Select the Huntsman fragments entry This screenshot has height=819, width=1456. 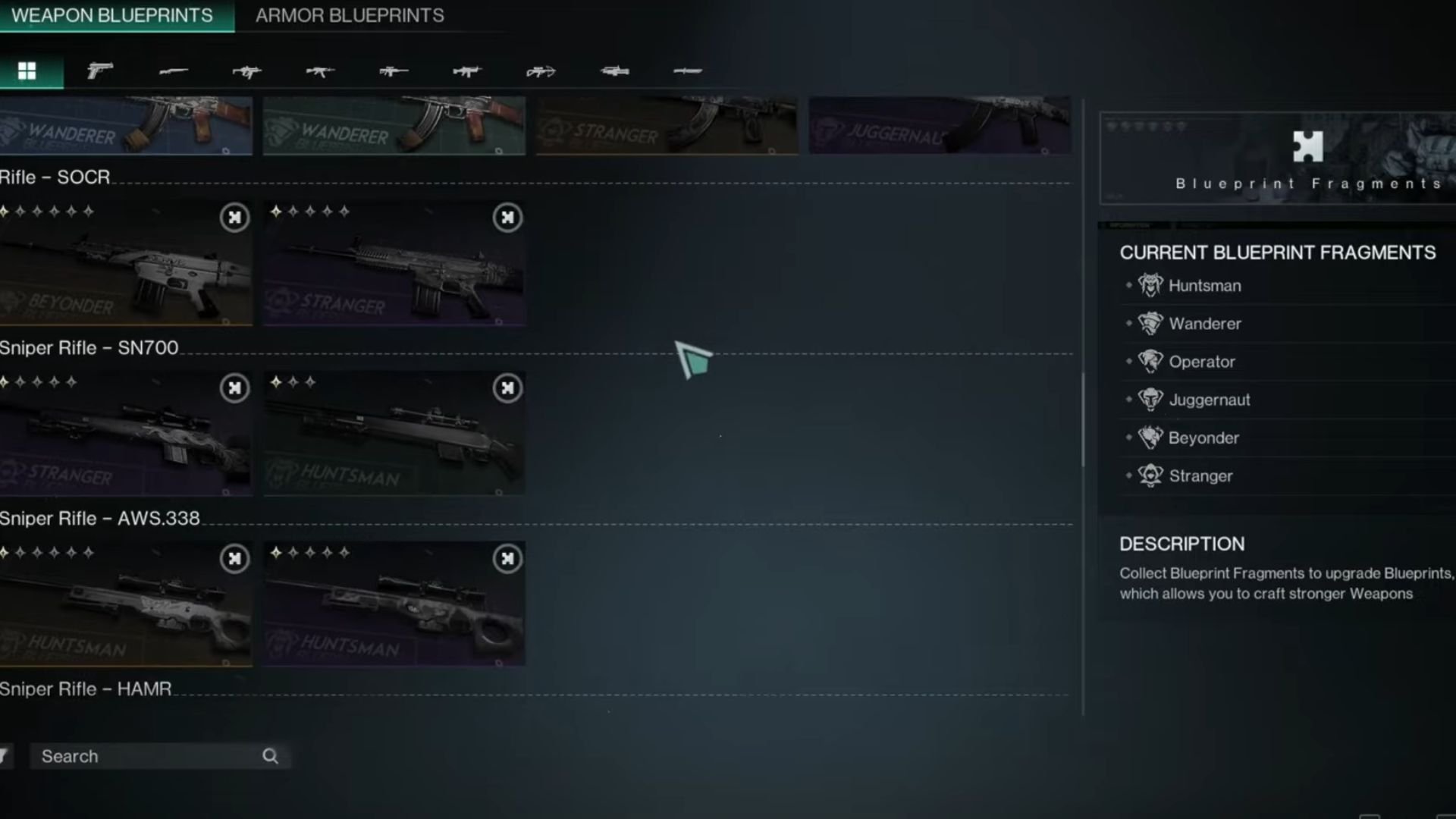click(x=1204, y=286)
